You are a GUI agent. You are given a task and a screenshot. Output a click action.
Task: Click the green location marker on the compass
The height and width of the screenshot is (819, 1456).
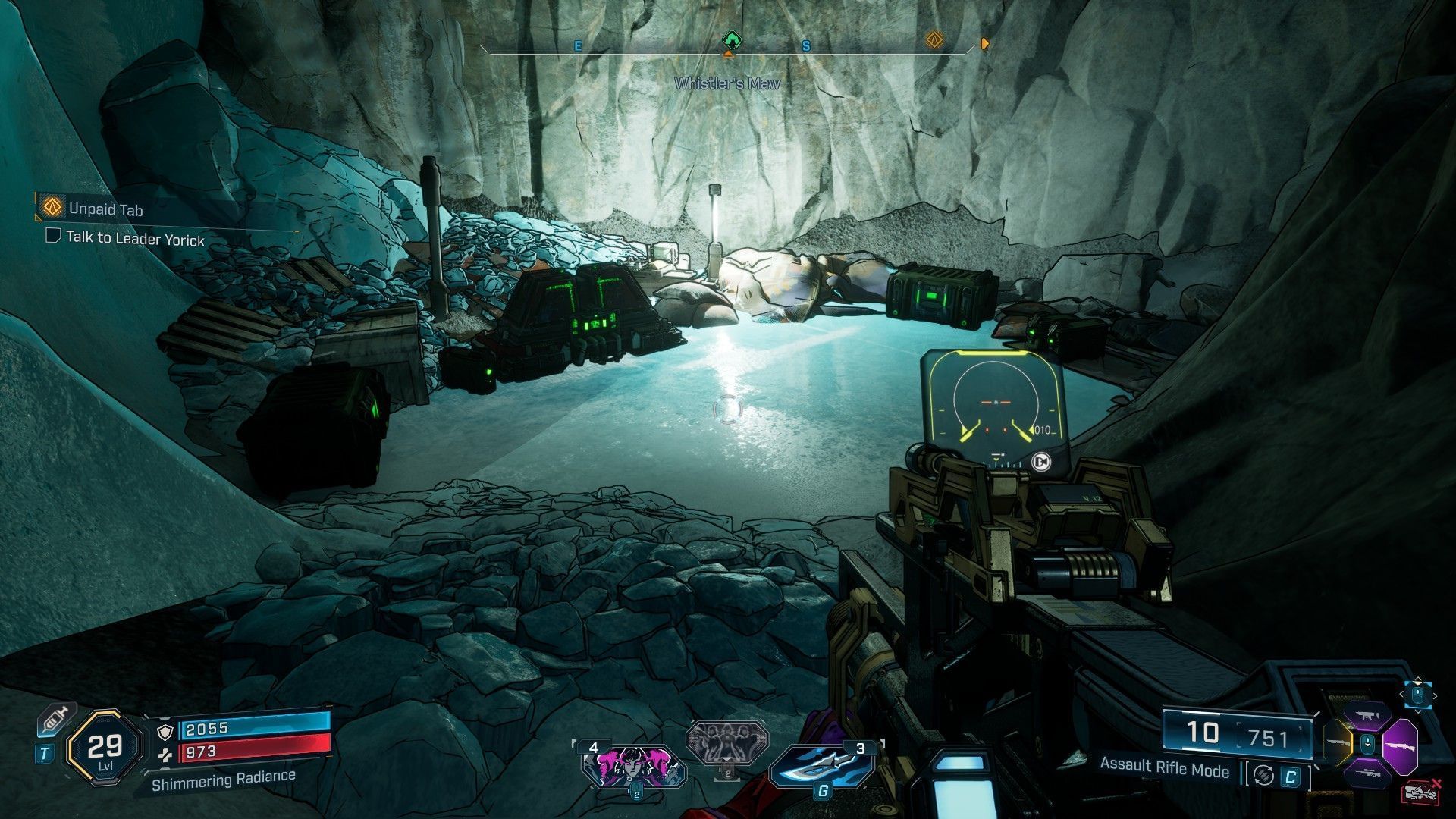click(731, 39)
